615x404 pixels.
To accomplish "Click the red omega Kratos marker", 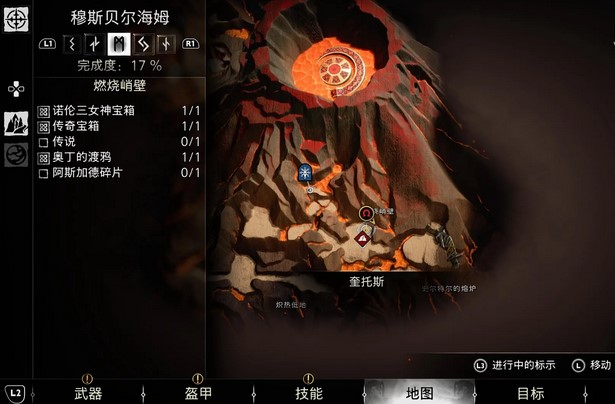I will [x=366, y=213].
